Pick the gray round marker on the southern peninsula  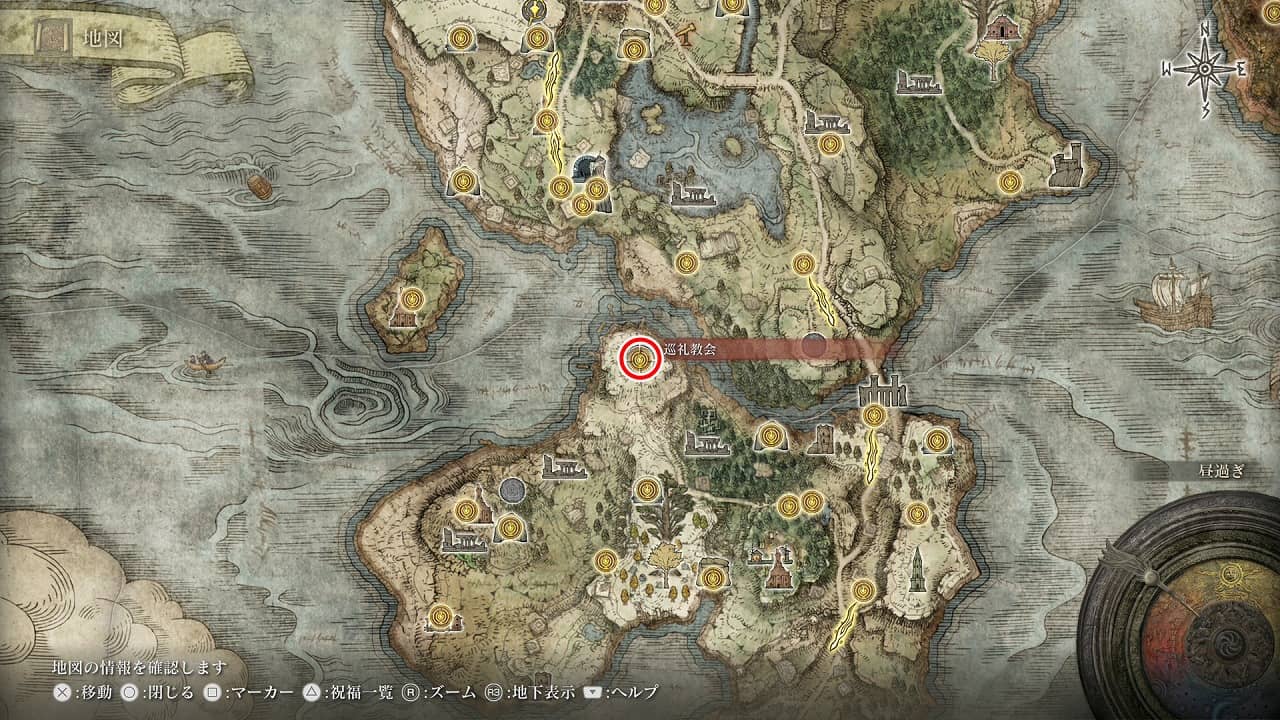(512, 489)
